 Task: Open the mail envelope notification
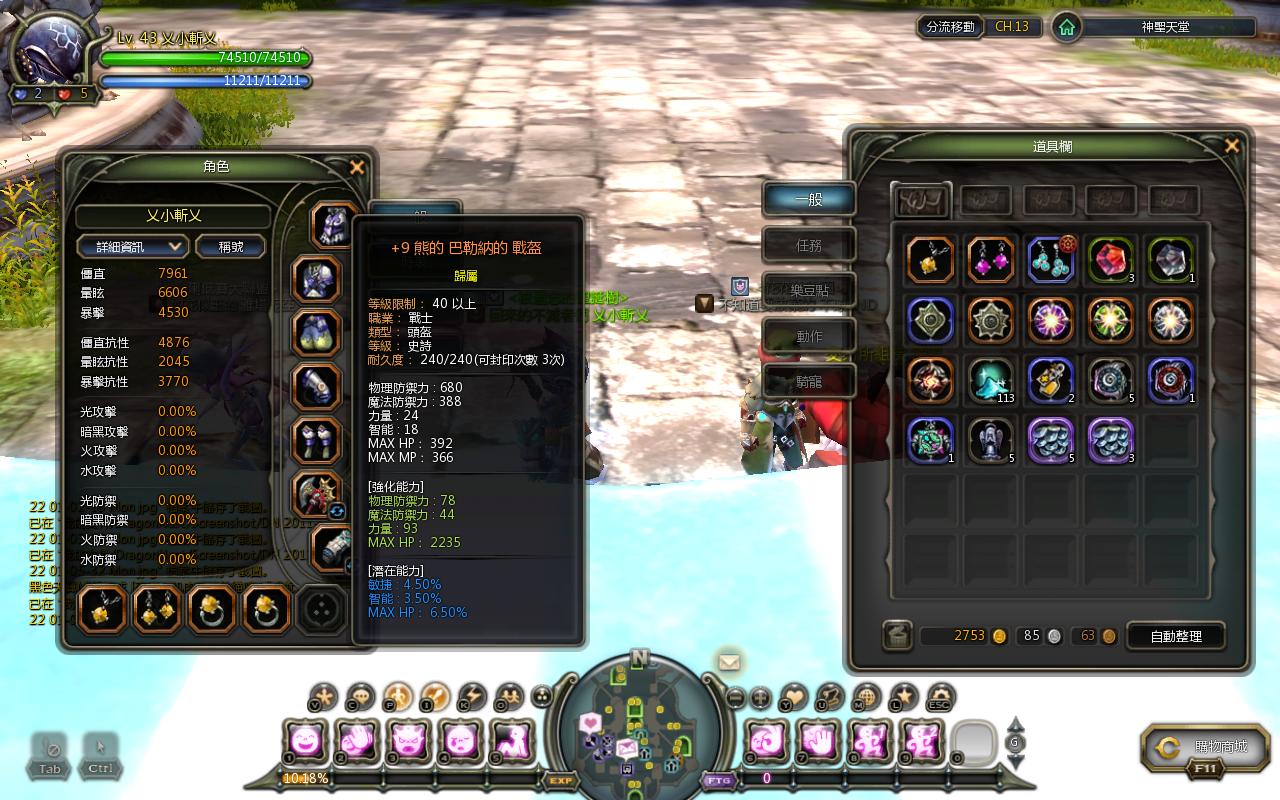(x=729, y=661)
